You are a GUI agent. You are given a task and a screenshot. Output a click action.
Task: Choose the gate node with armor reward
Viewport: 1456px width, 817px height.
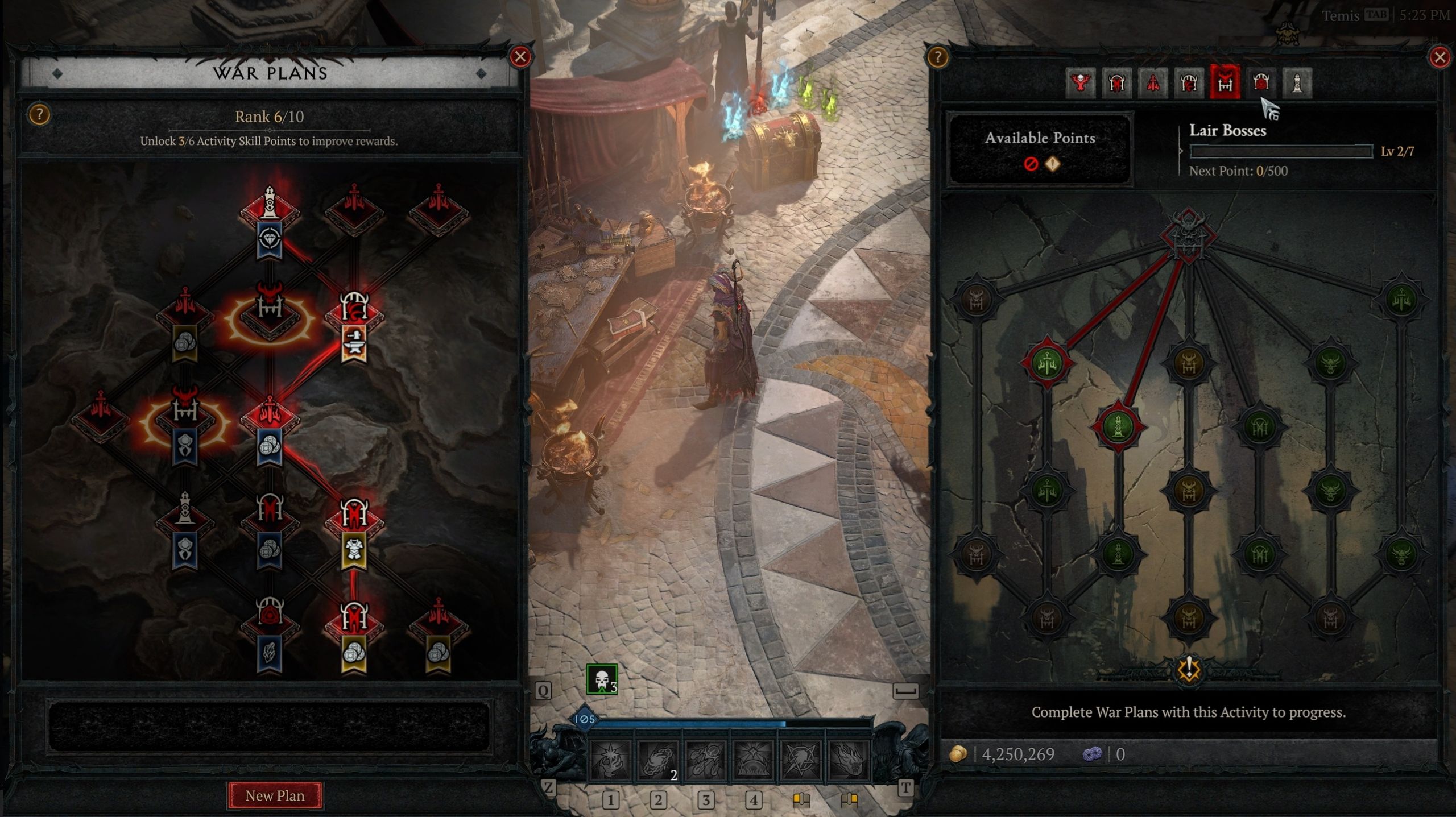tap(354, 516)
